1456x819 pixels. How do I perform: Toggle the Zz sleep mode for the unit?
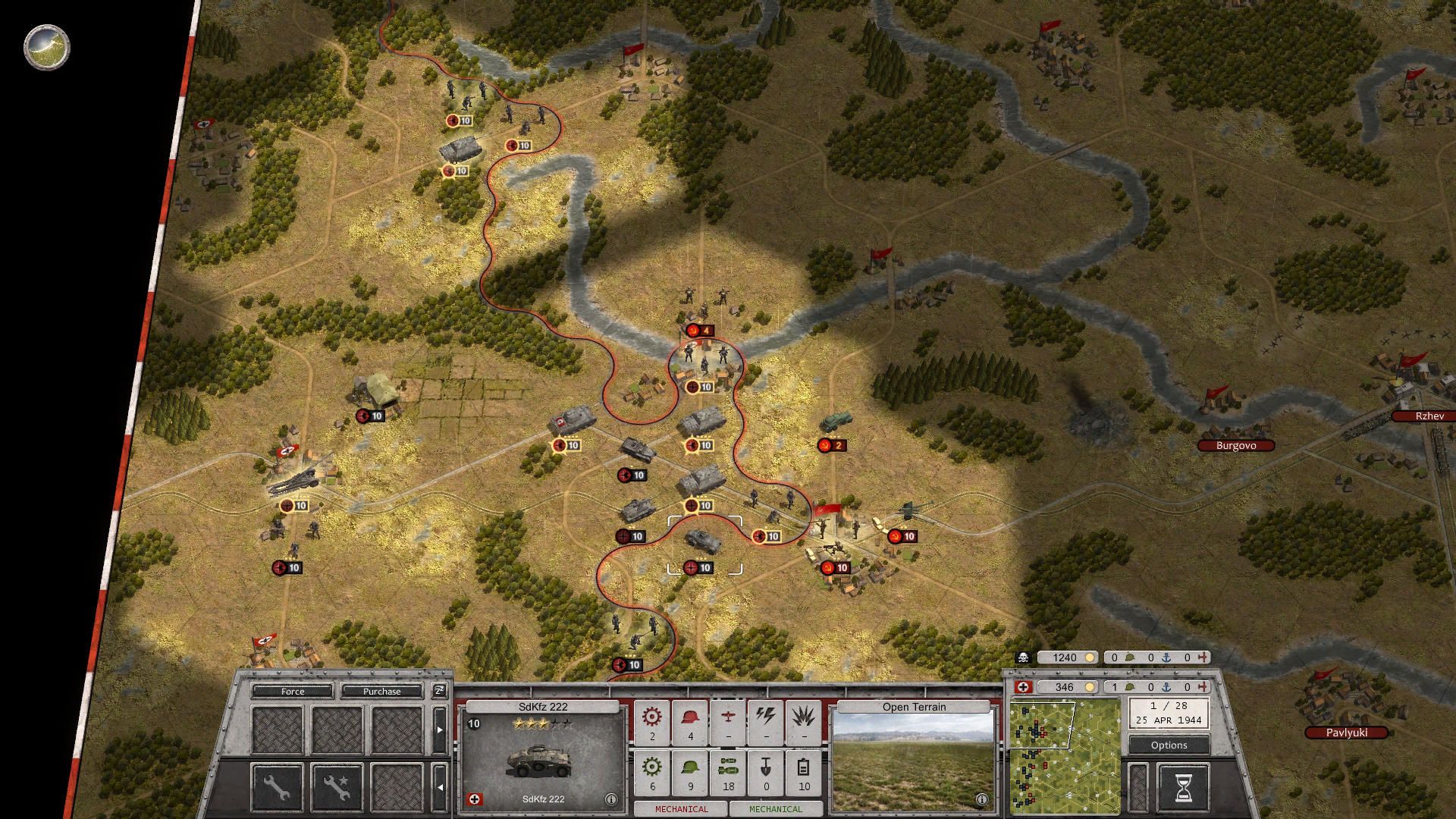point(438,692)
